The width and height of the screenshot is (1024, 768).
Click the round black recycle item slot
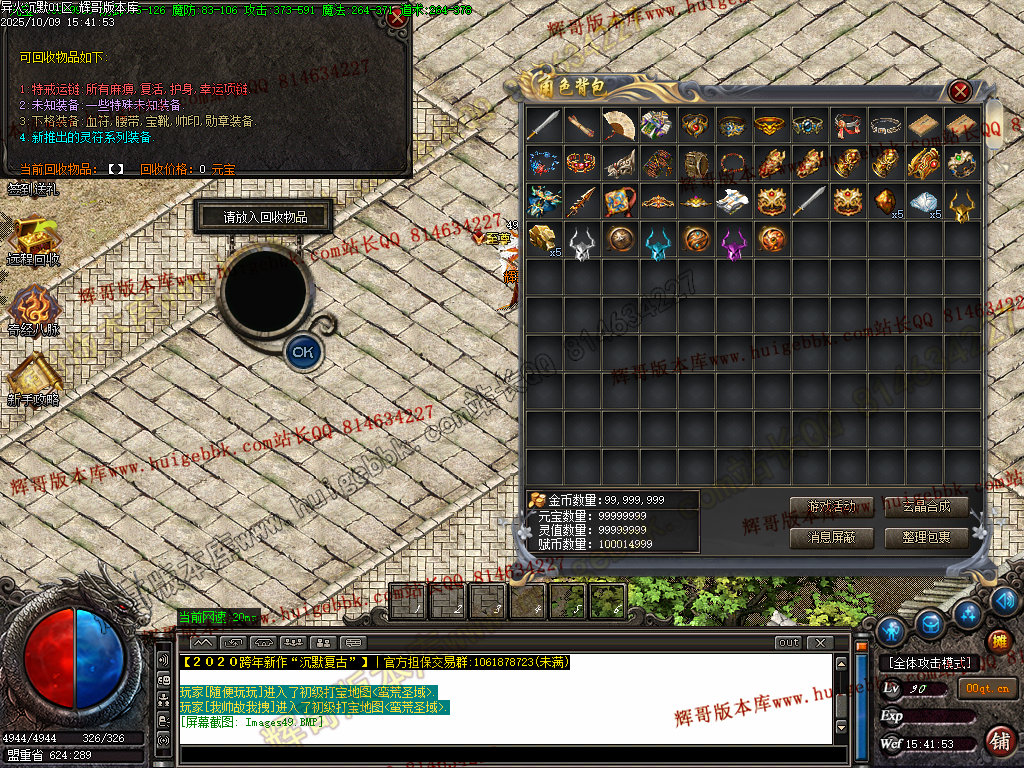coord(264,290)
